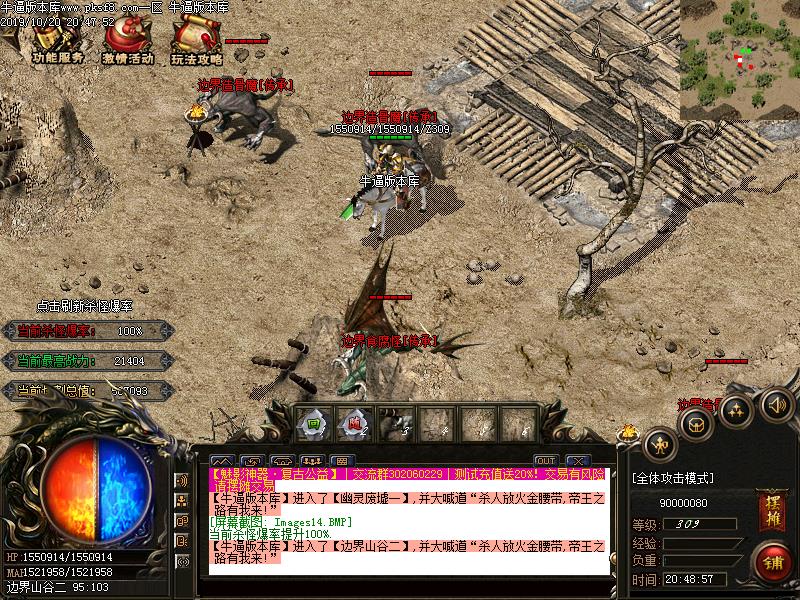Viewport: 800px width, 600px height.
Task: Open the 激情活动 events icon
Action: click(x=127, y=42)
